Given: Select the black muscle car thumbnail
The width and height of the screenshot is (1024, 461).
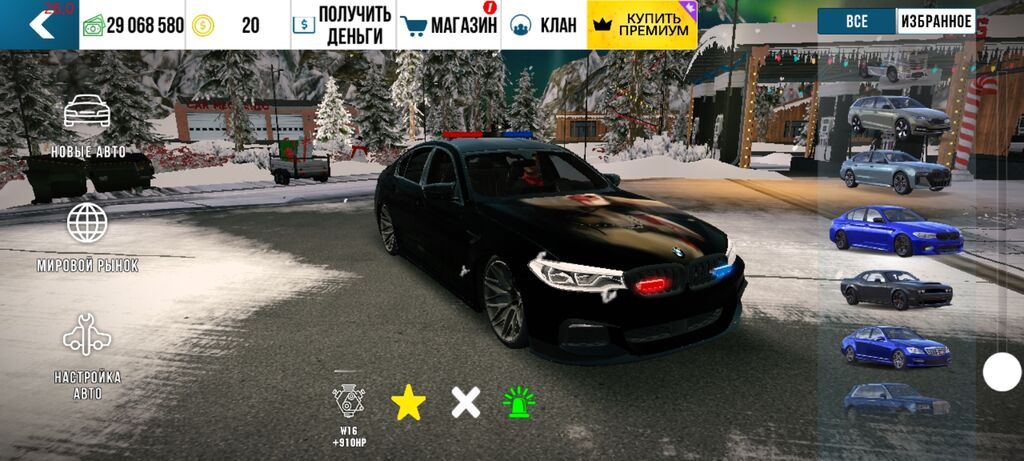Looking at the screenshot, I should 895,289.
